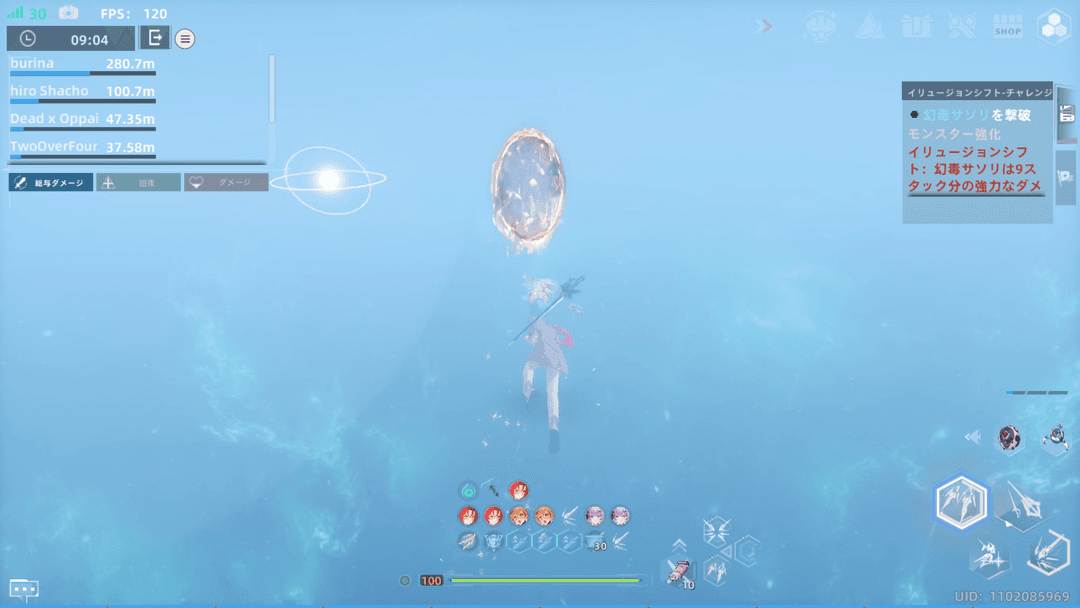Screen dimensions: 1080x608
Task: Switch to the 総与ダメージ tab
Action: (x=51, y=183)
